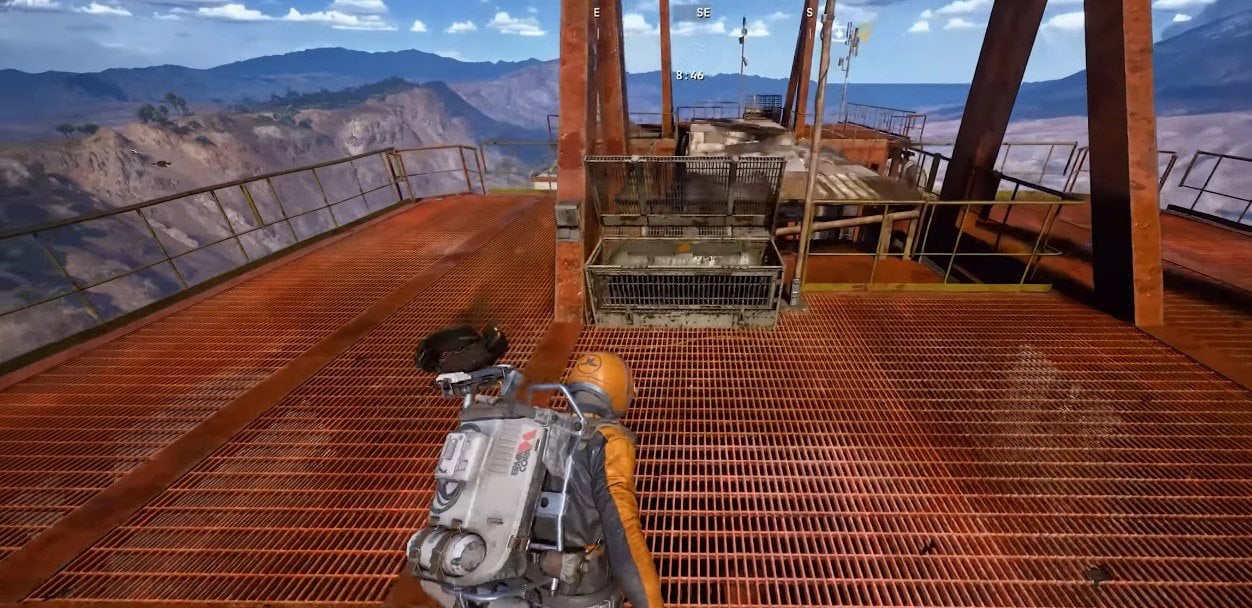Click the yellow waypoint marker on the compass
The image size is (1252, 608).
click(864, 33)
